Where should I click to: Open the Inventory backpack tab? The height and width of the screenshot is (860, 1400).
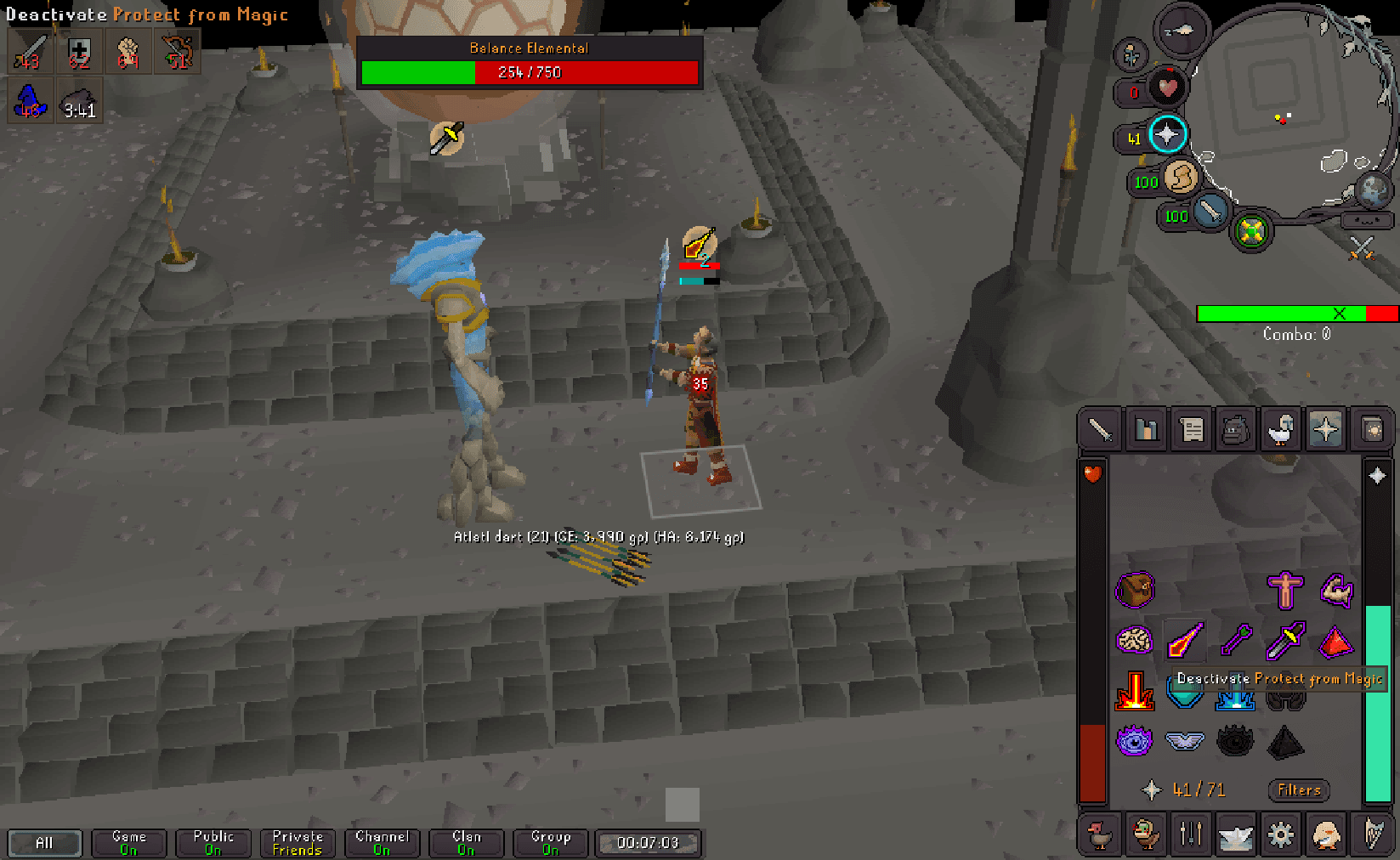click(x=1237, y=429)
